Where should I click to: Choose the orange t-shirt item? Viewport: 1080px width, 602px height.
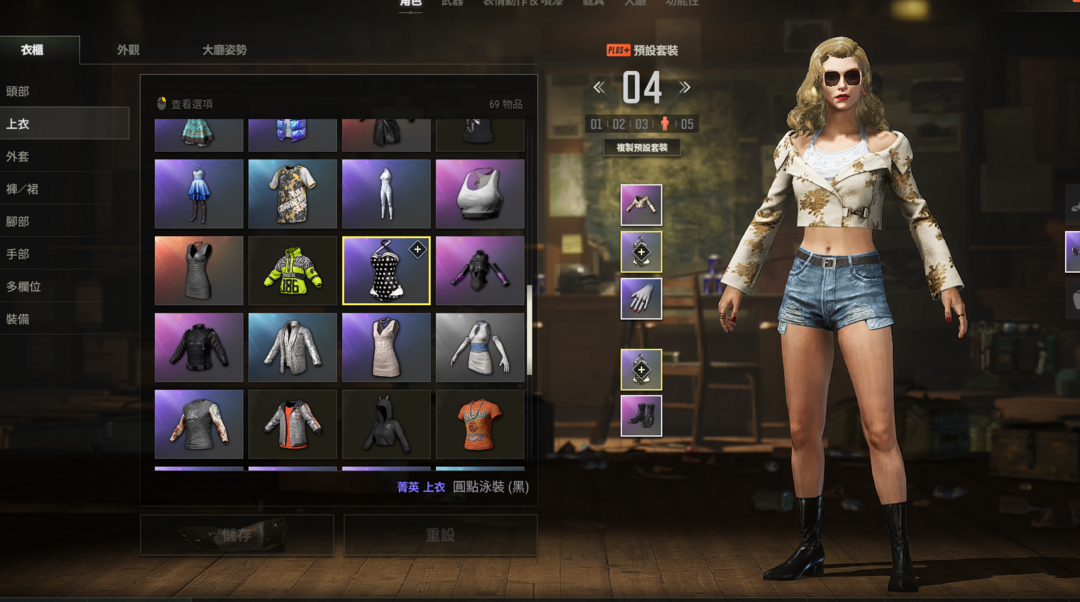click(480, 424)
